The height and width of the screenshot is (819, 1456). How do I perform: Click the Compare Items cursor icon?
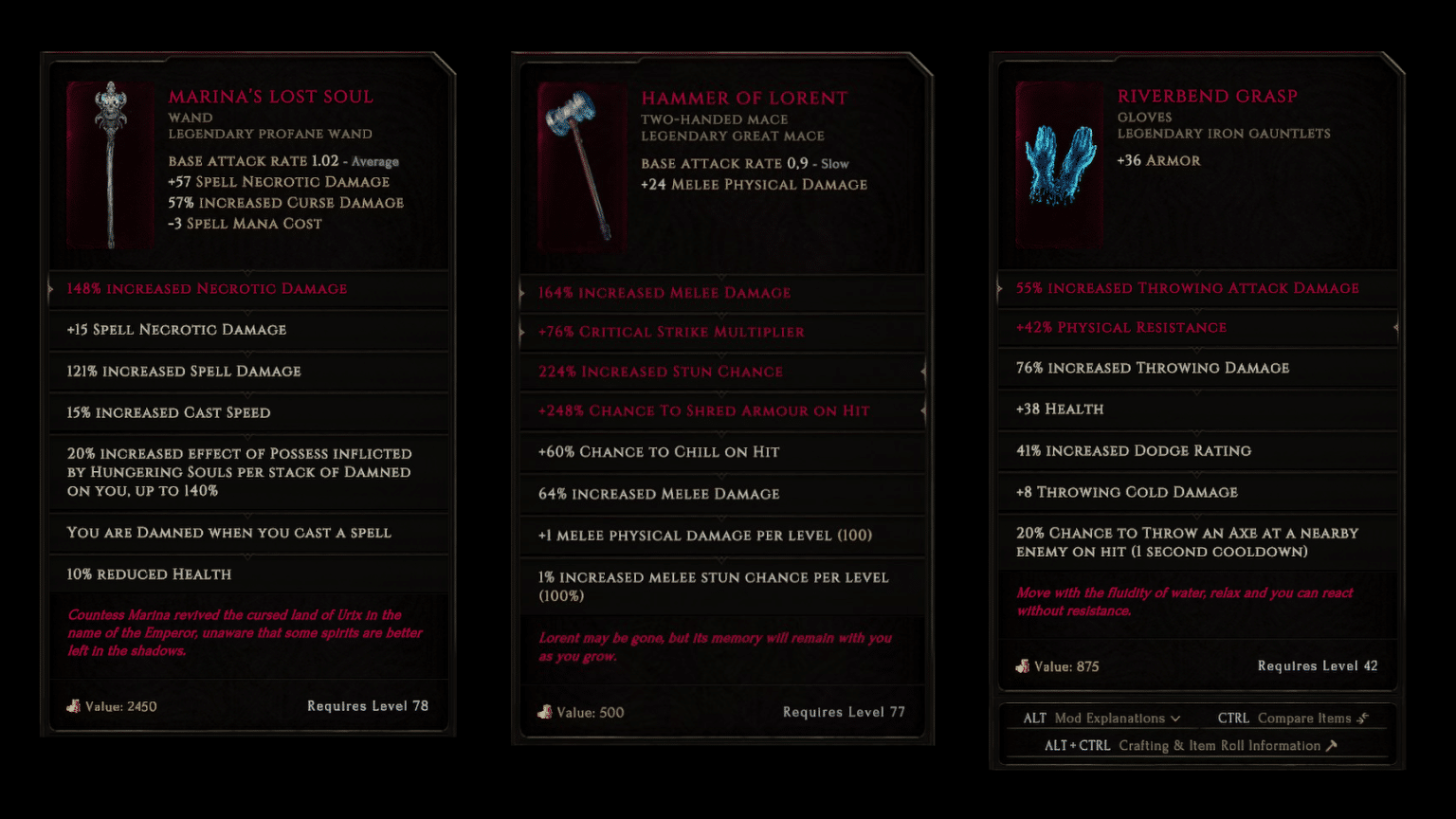point(1362,718)
